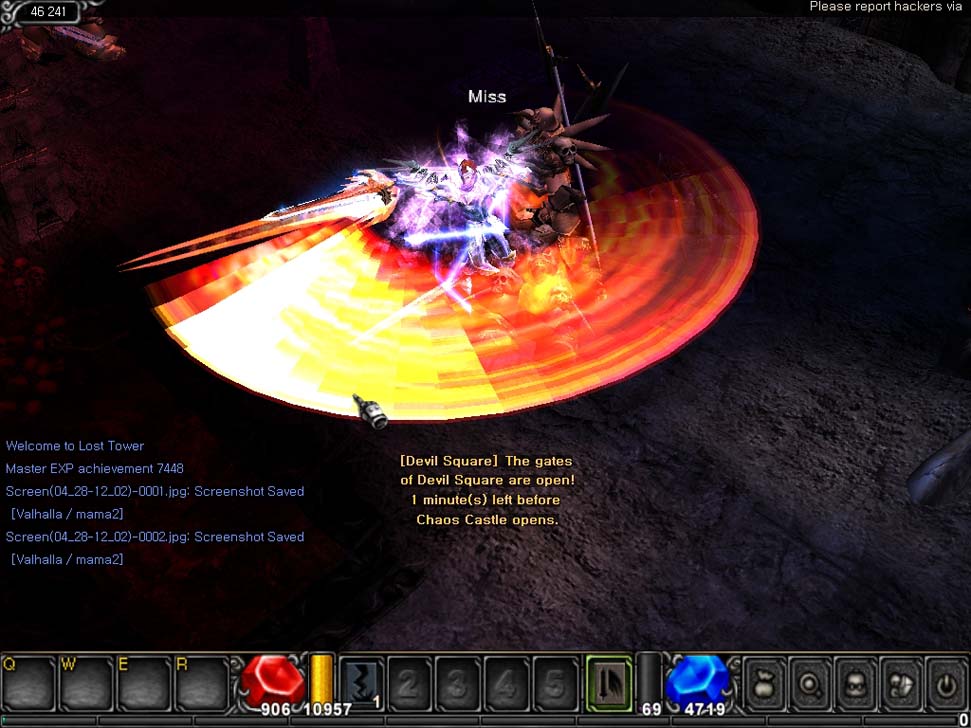Screen dimensions: 971x728
Task: Select the active sword skill in green frame
Action: coord(609,684)
